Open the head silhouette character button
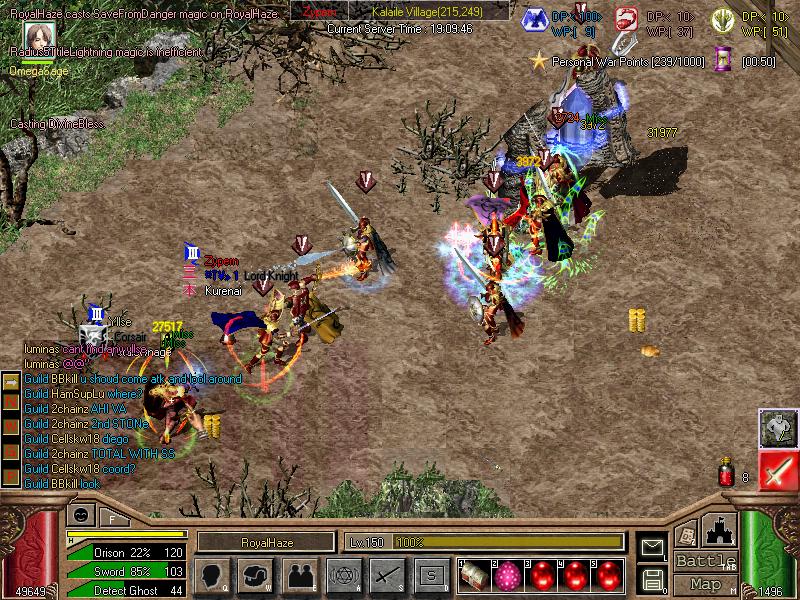 coord(212,575)
